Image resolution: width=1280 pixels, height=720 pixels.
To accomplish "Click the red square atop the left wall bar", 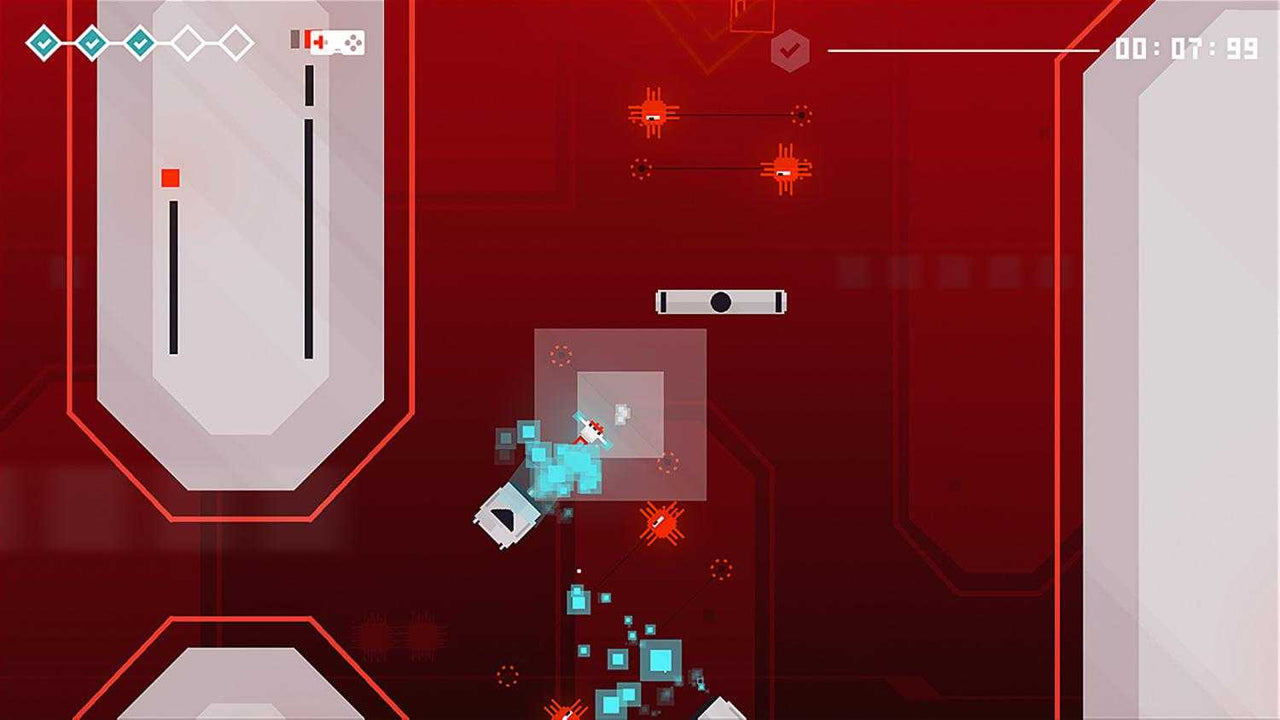I will coord(170,177).
